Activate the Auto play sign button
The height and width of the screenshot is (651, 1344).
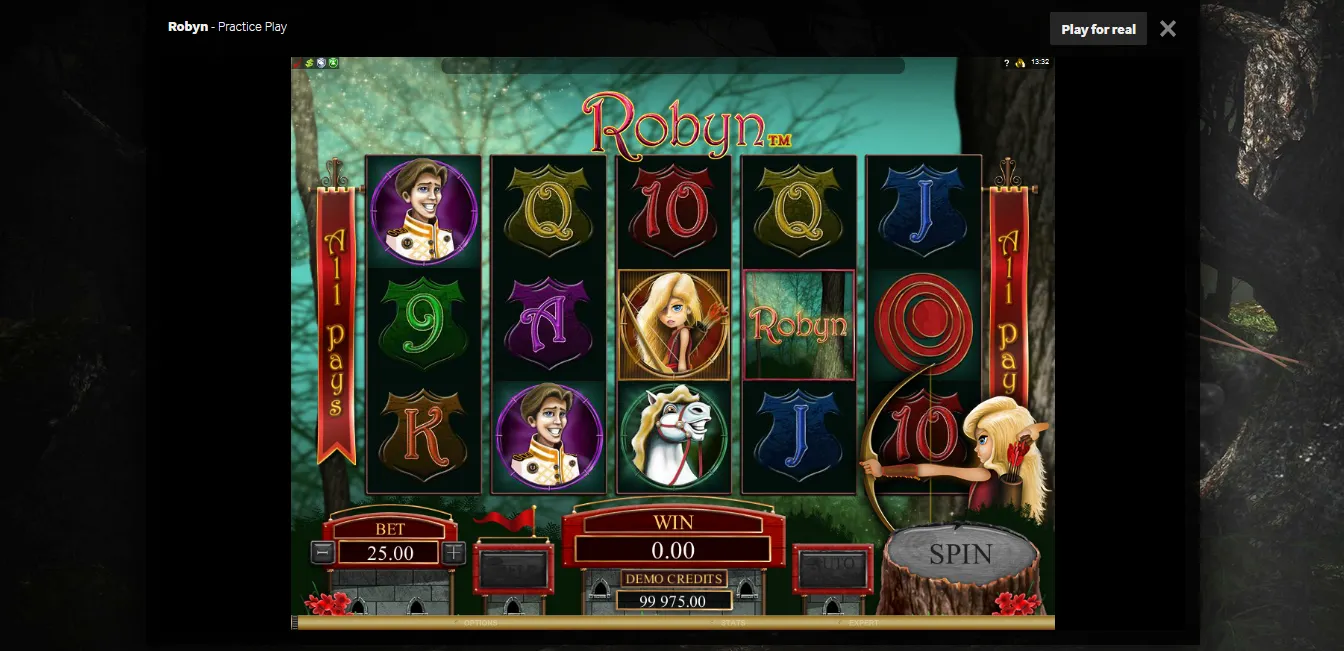coord(832,566)
